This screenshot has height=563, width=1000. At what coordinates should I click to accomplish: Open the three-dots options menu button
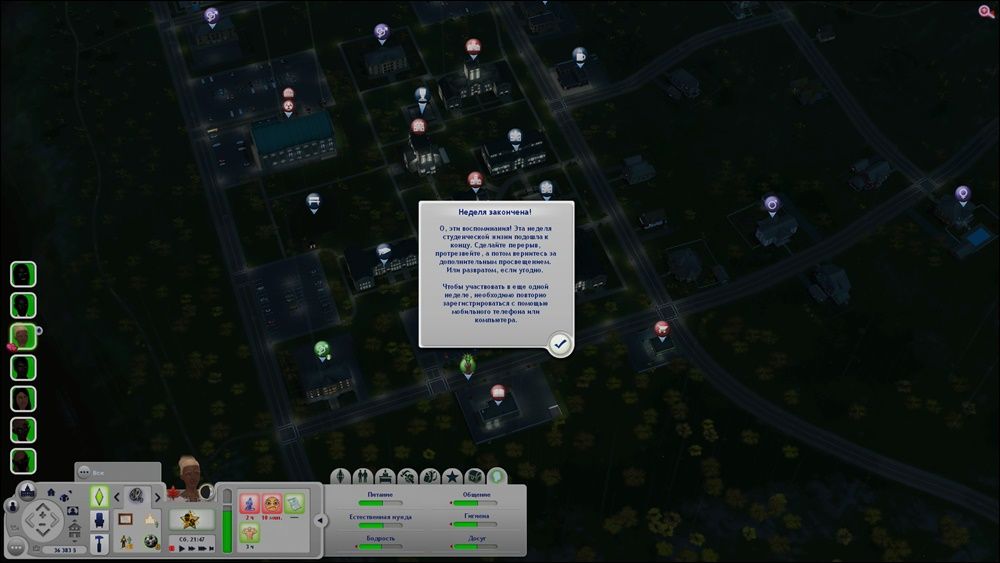(15, 548)
